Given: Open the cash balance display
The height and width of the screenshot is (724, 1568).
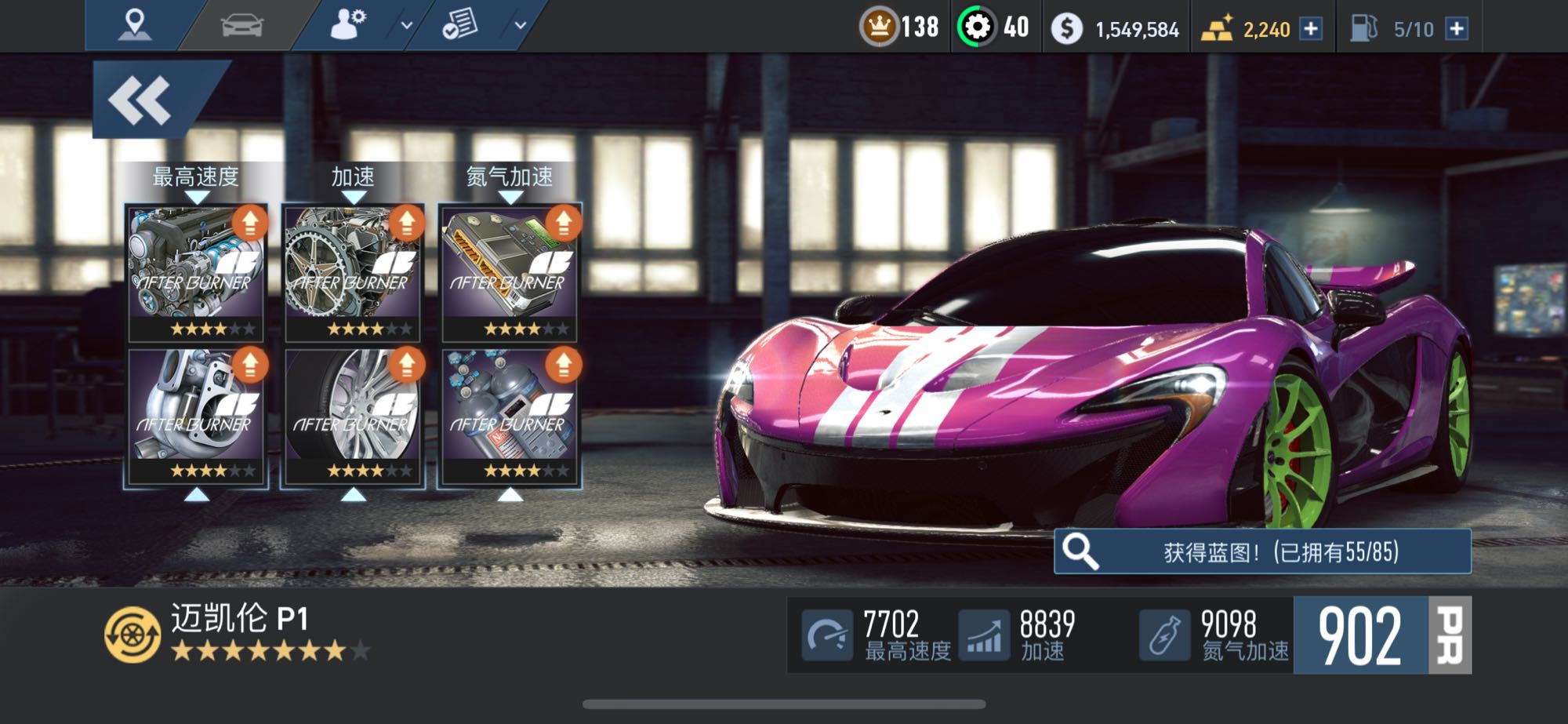Looking at the screenshot, I should [x=1120, y=29].
